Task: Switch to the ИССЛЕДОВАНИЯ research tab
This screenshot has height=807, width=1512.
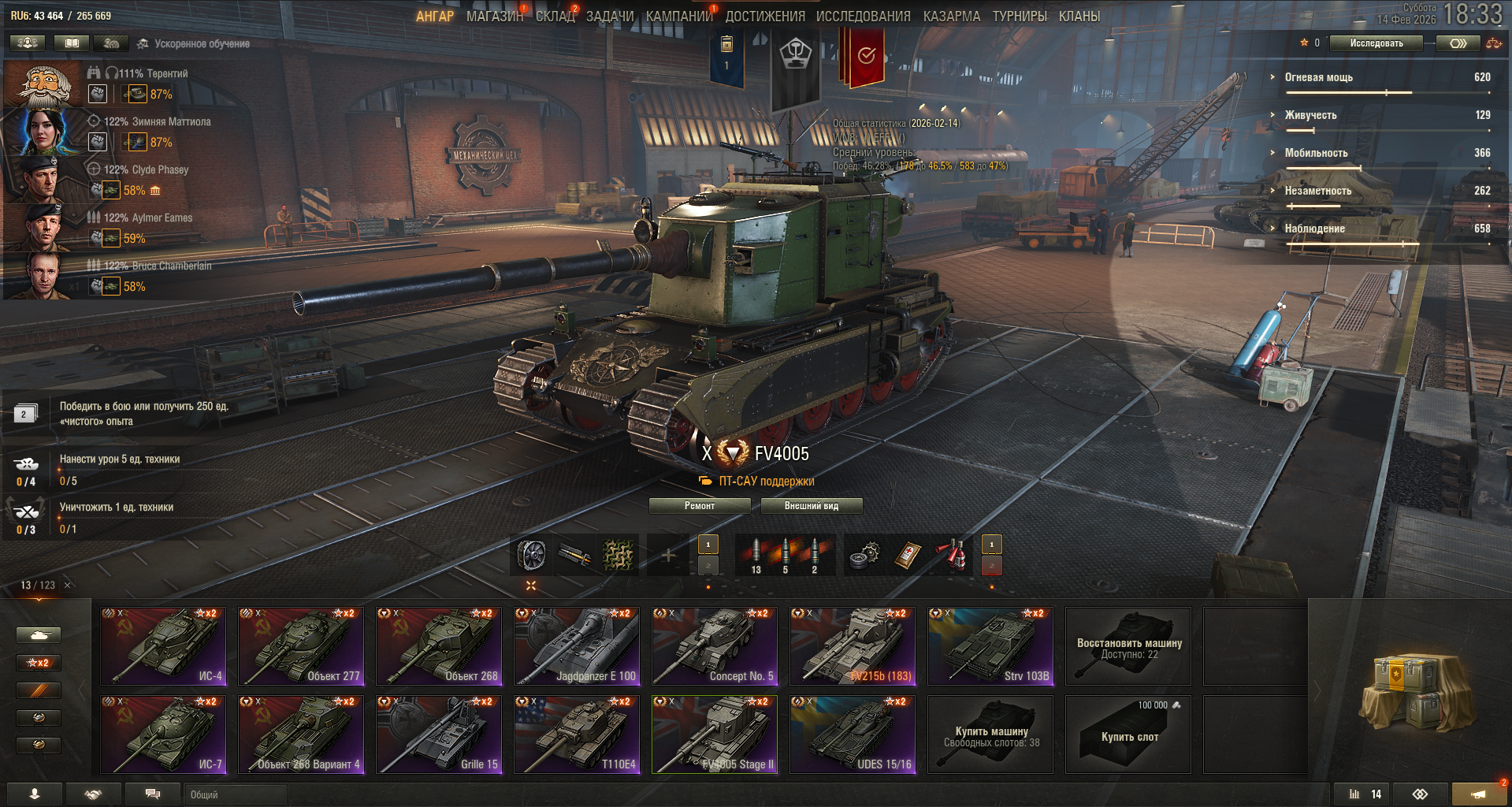Action: click(863, 16)
